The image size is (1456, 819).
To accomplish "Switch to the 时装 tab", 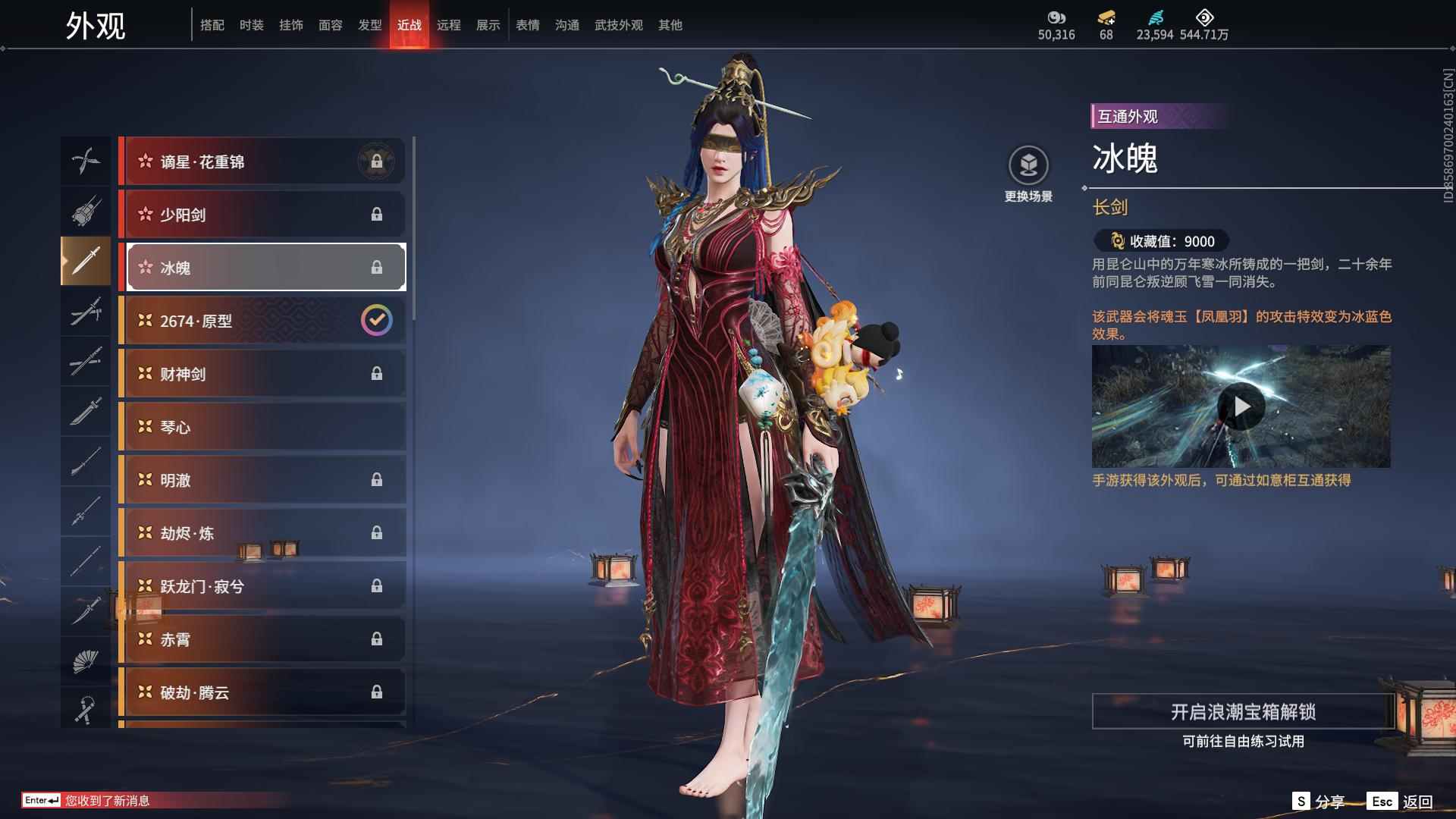I will [251, 25].
